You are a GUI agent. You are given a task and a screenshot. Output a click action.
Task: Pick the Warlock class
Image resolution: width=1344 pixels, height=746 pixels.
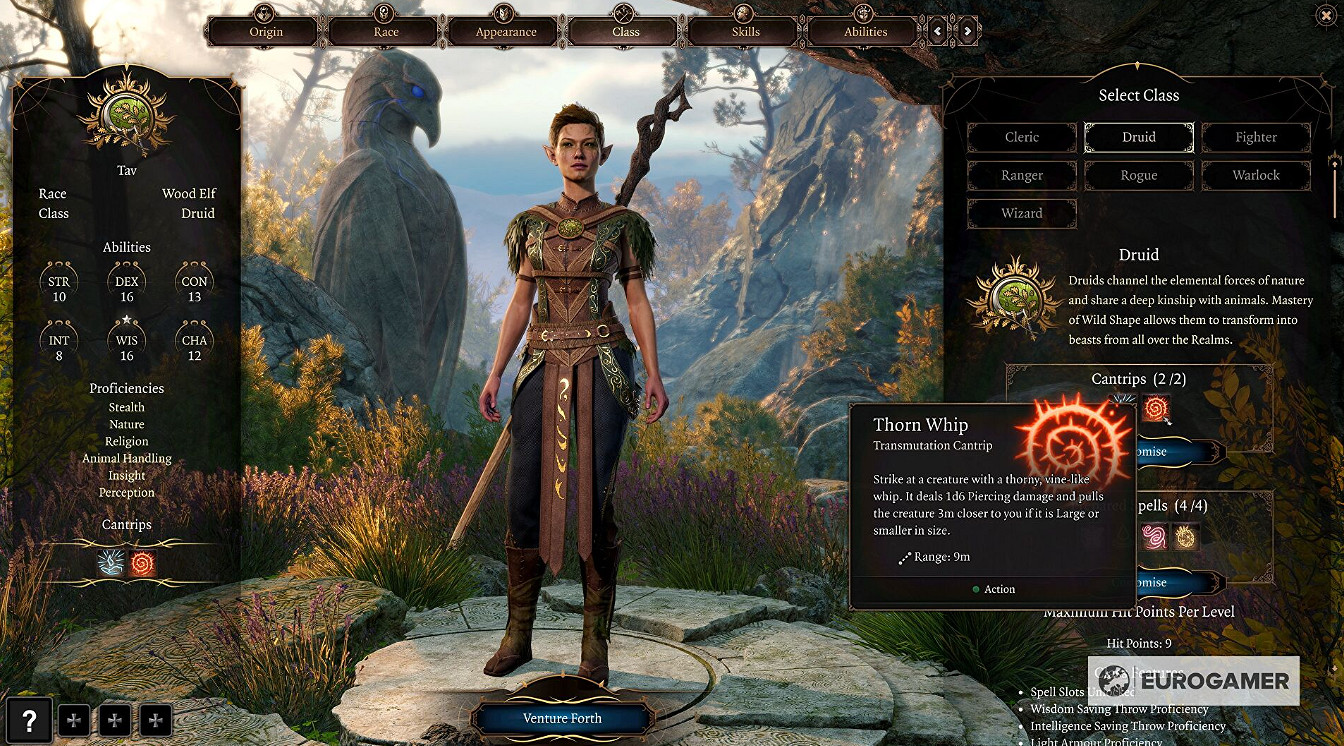pos(1256,175)
